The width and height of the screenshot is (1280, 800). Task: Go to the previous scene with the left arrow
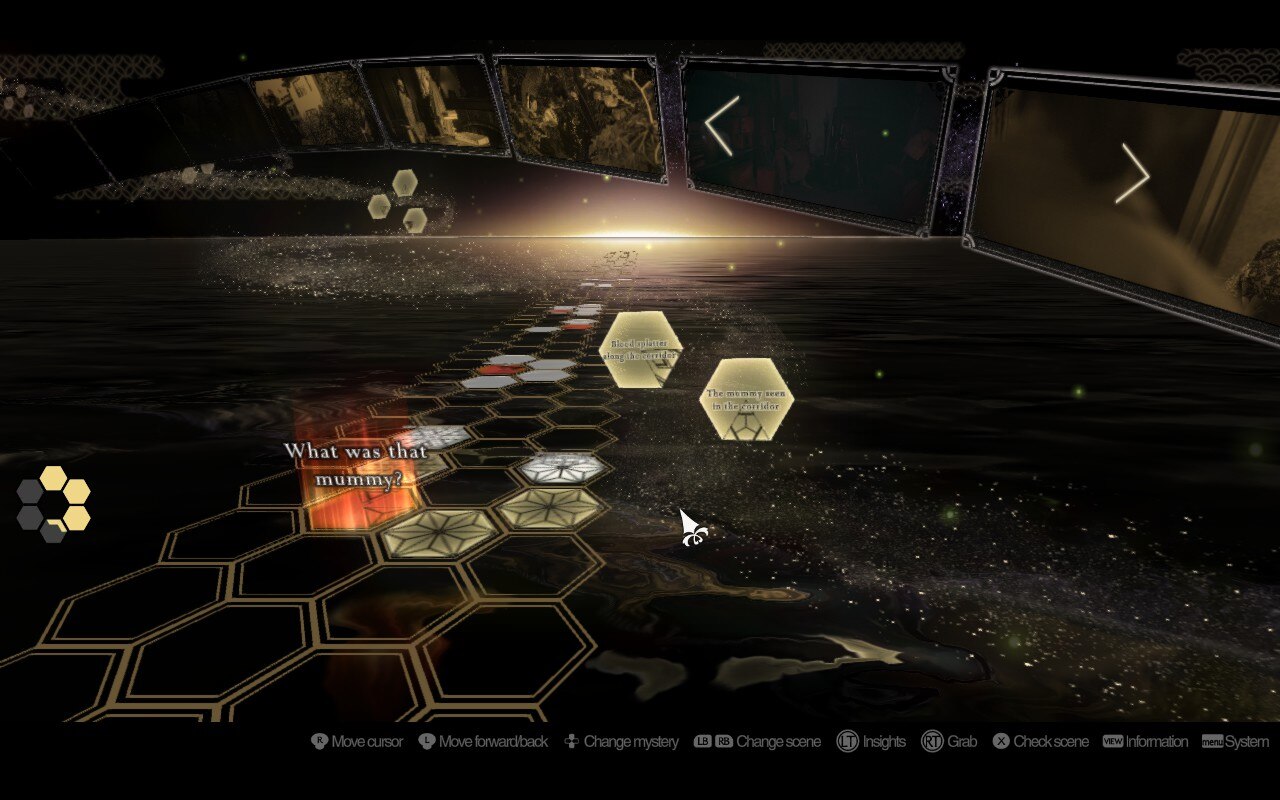[722, 126]
